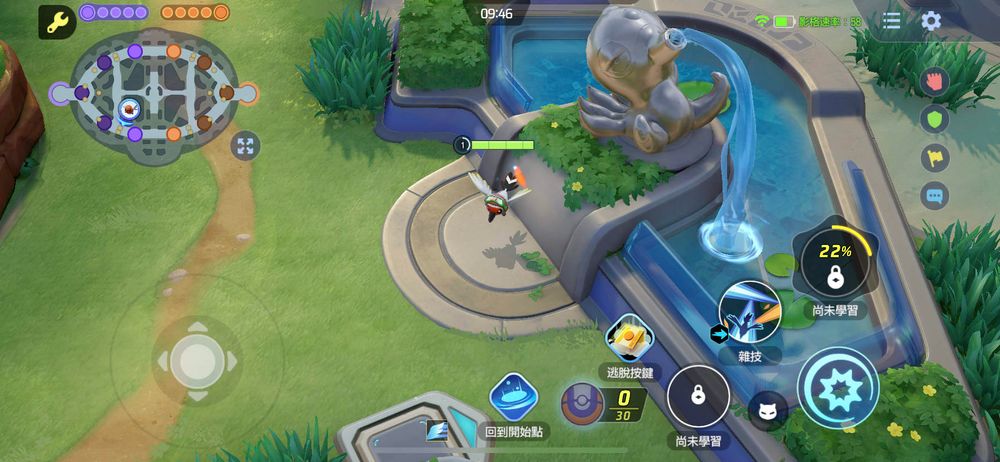Tap the 回到開始點 return button
This screenshot has height=462, width=1000.
click(x=515, y=397)
